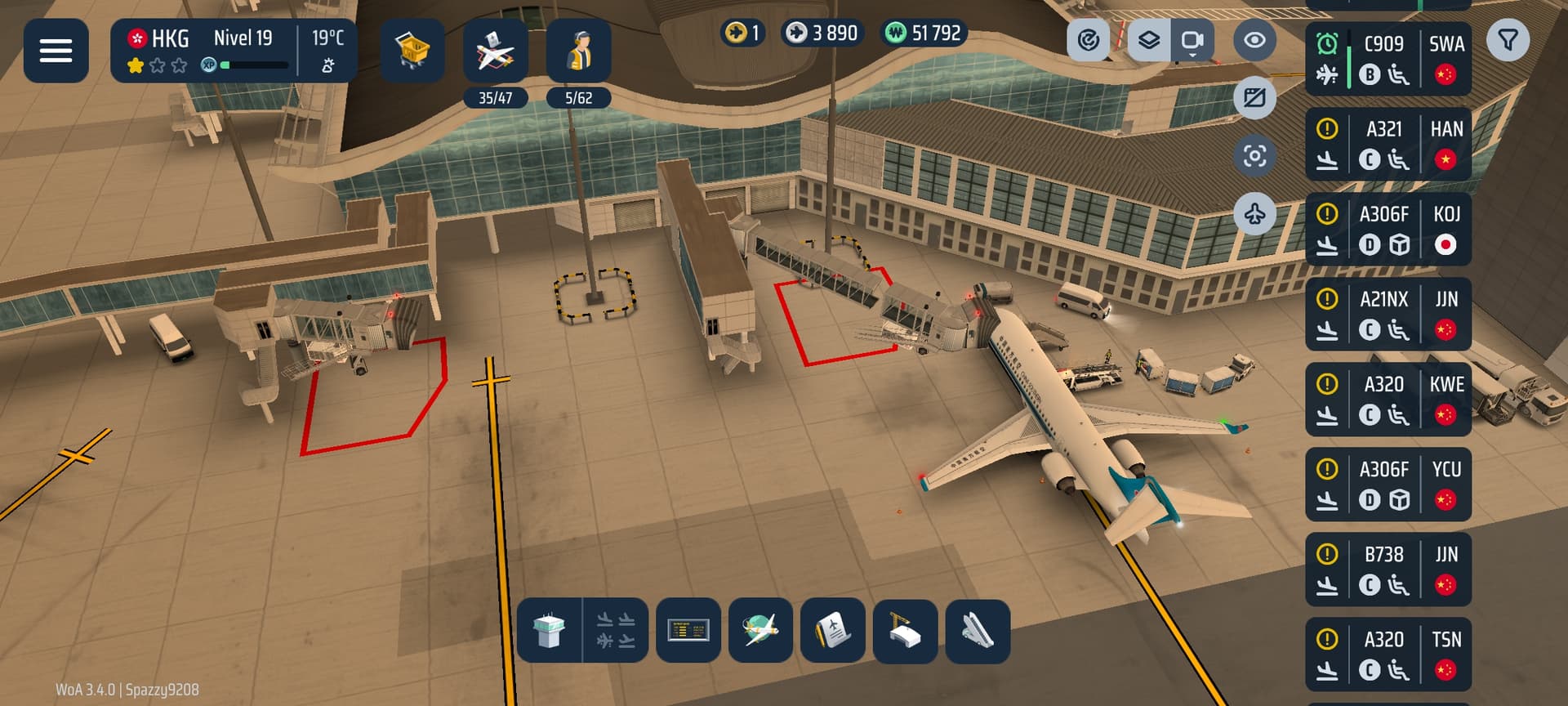Select the C909 SWA flight card
The width and height of the screenshot is (1568, 706).
coord(1388,59)
